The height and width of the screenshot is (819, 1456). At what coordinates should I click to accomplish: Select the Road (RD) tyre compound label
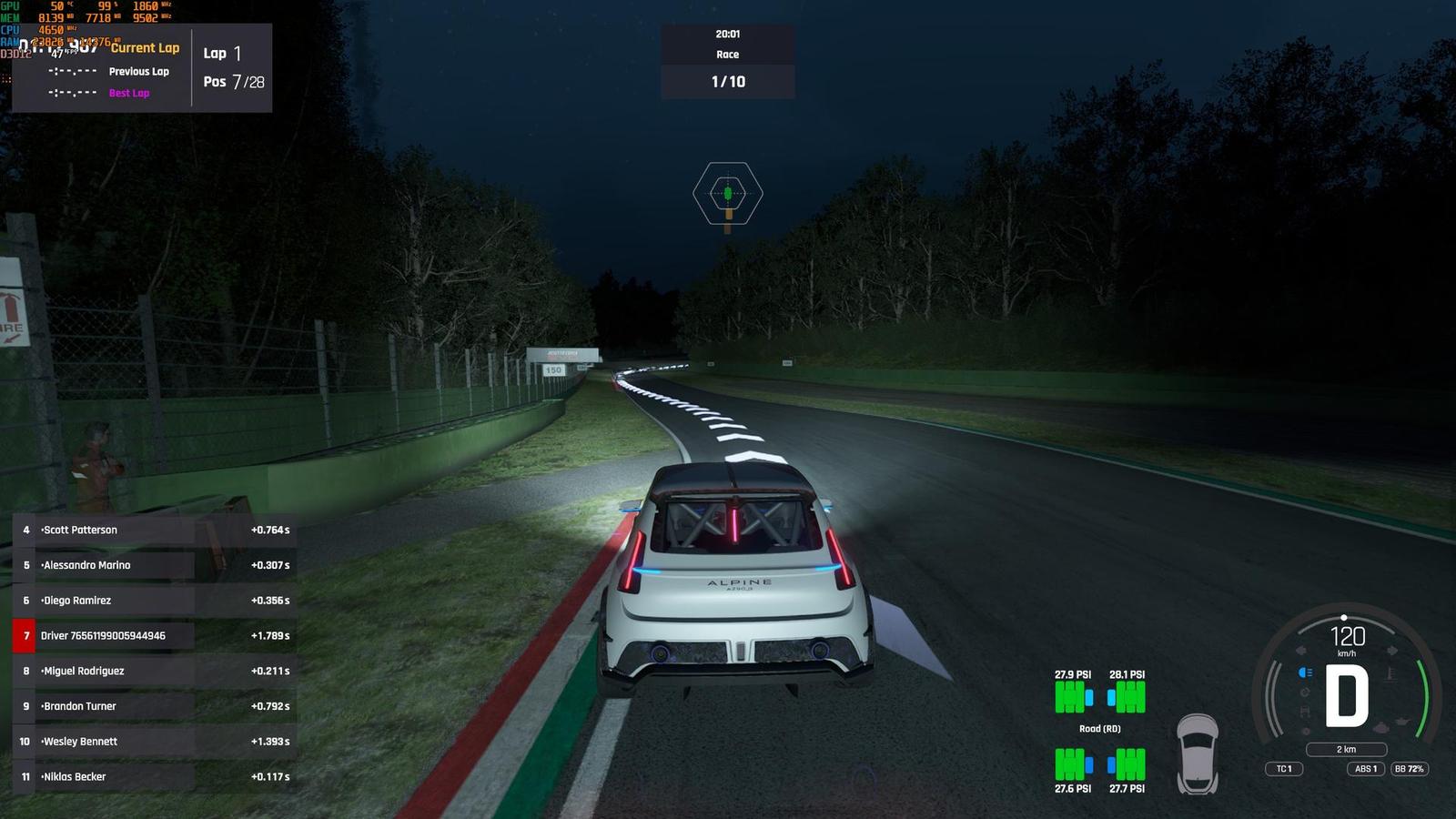click(x=1099, y=729)
